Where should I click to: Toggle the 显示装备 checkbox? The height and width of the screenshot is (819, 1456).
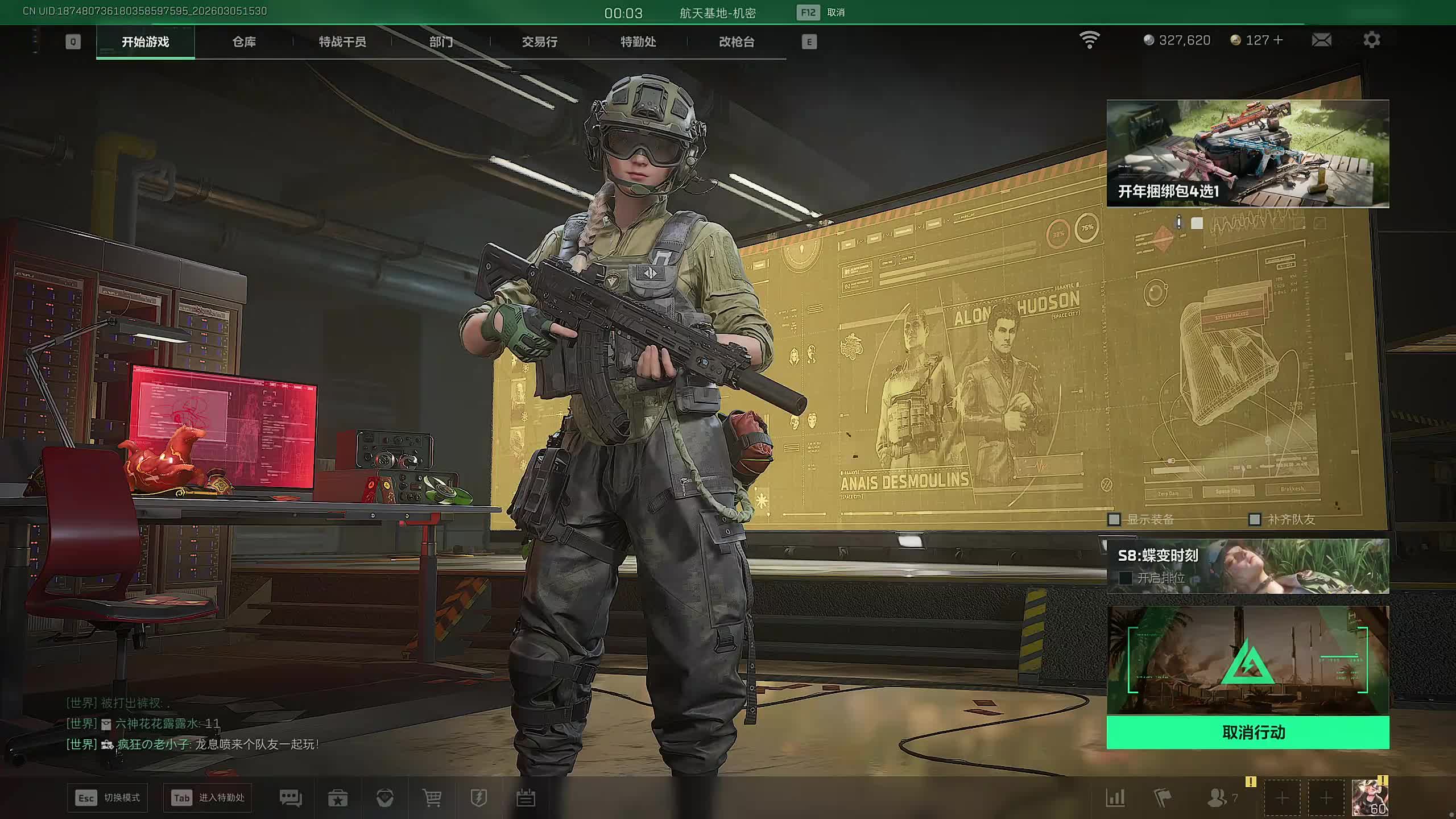[1114, 519]
